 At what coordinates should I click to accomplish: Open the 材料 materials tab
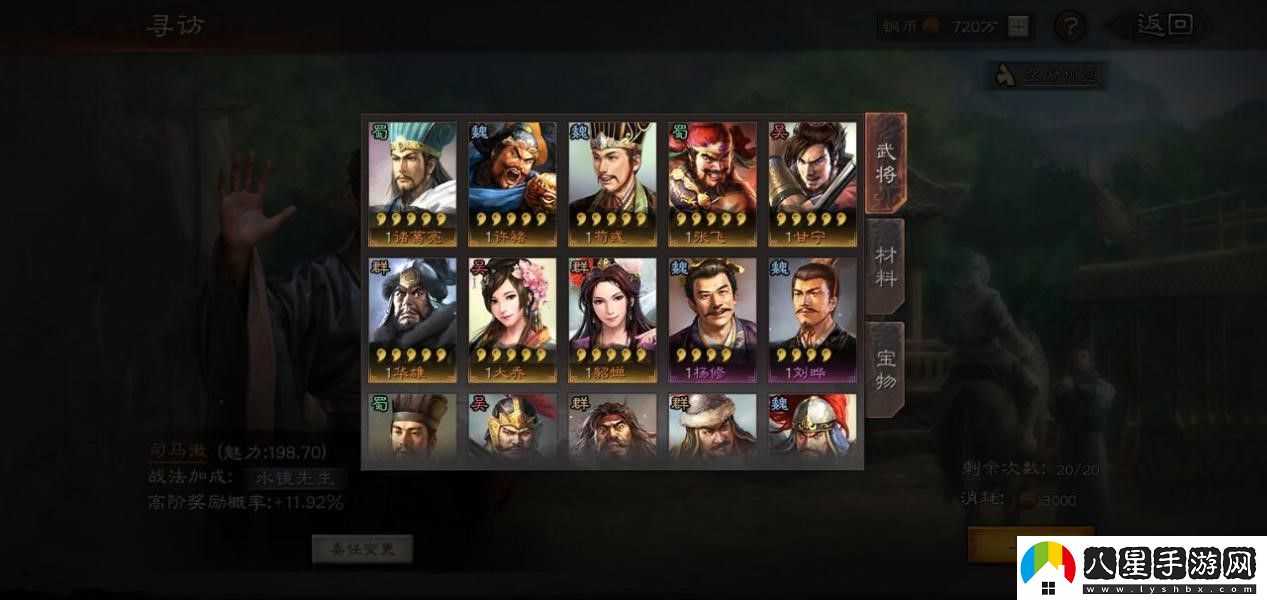[886, 265]
